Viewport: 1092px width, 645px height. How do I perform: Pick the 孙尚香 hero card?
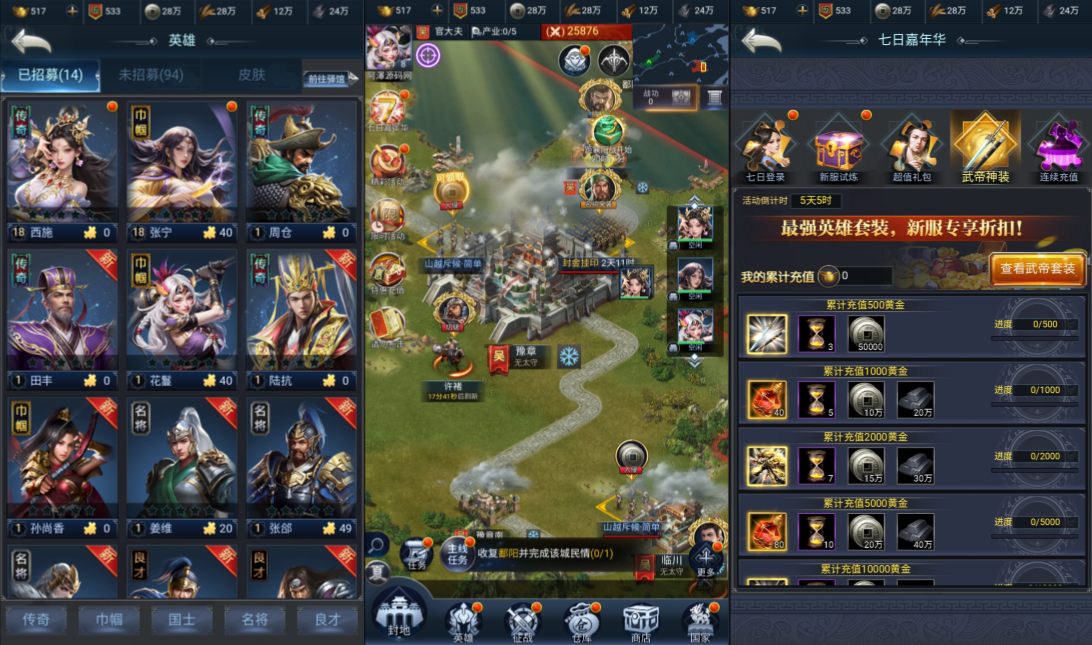(x=61, y=464)
